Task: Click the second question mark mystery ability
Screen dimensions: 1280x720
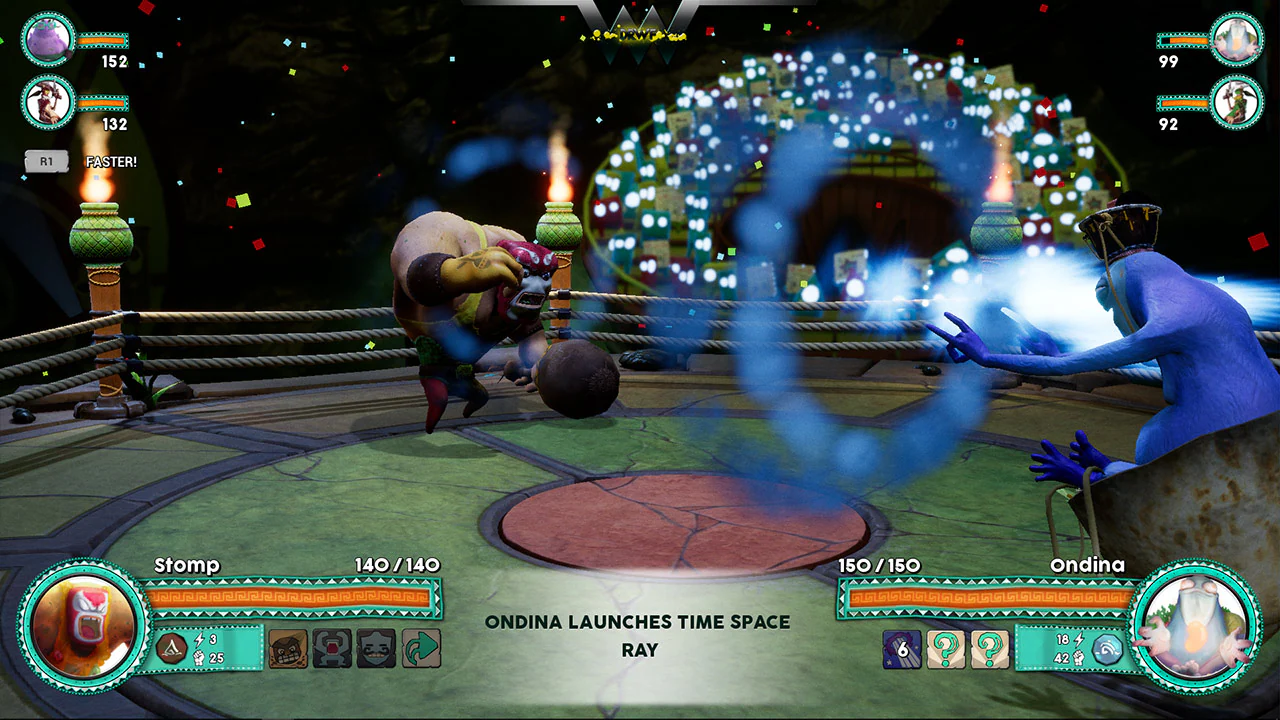Action: (990, 650)
